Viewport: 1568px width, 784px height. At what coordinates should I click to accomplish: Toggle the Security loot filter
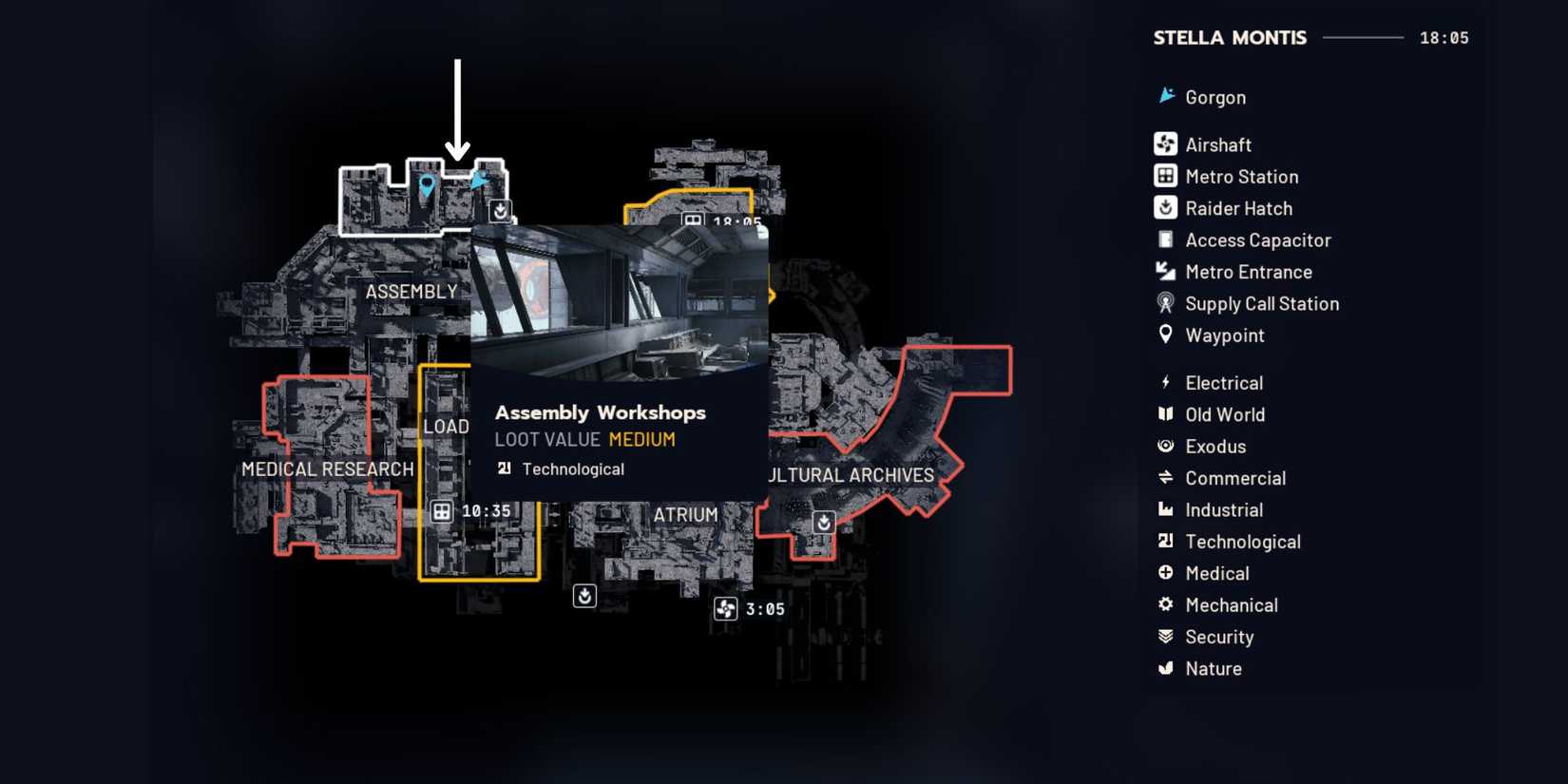[1165, 637]
